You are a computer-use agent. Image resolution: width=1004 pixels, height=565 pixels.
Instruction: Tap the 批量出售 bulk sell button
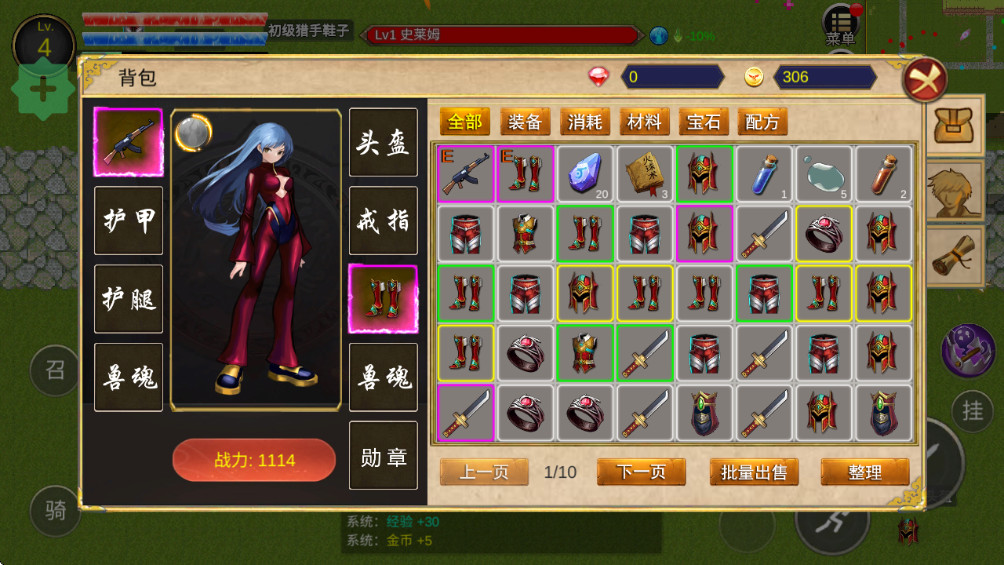[x=754, y=472]
